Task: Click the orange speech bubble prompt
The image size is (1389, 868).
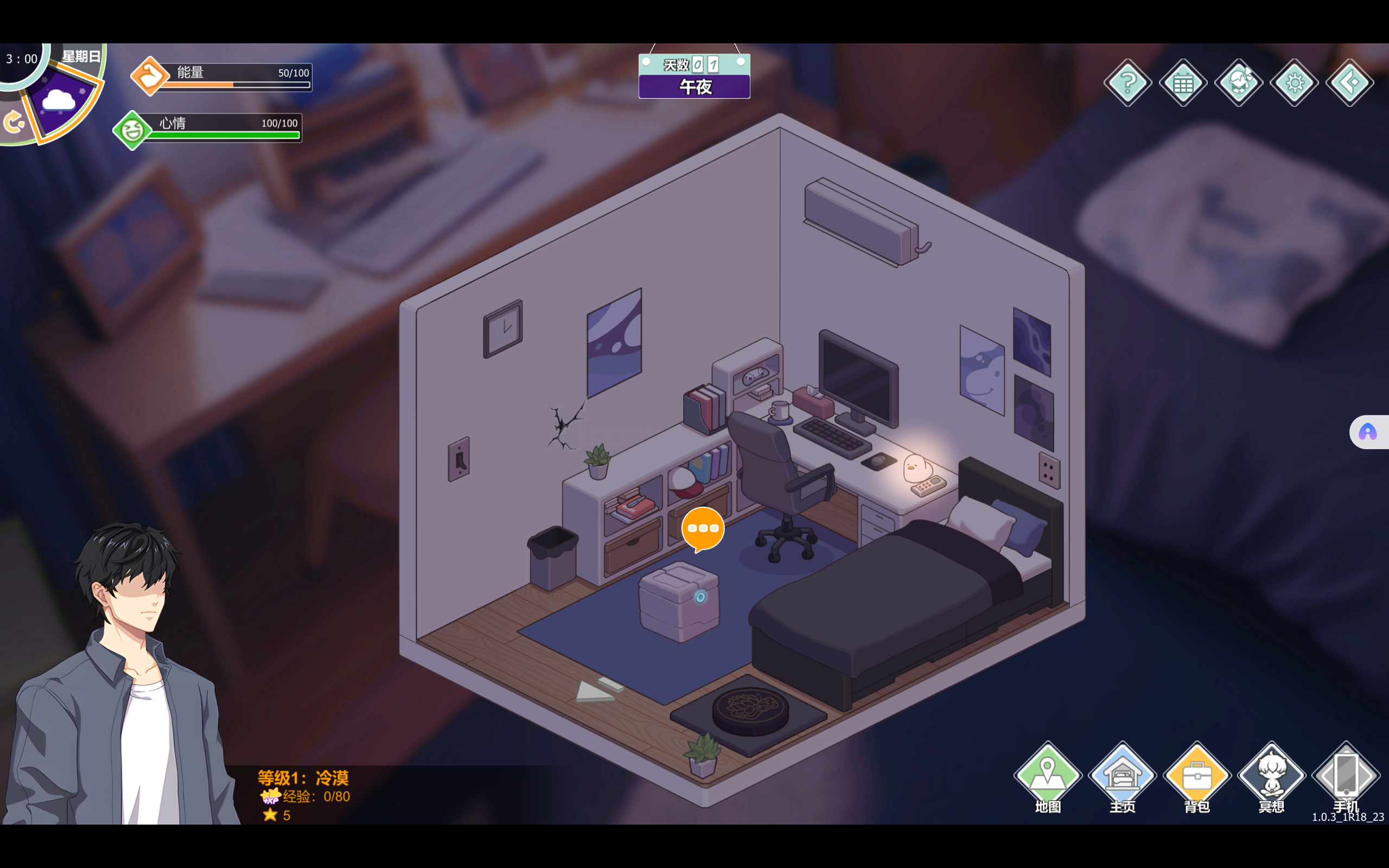Action: [703, 529]
